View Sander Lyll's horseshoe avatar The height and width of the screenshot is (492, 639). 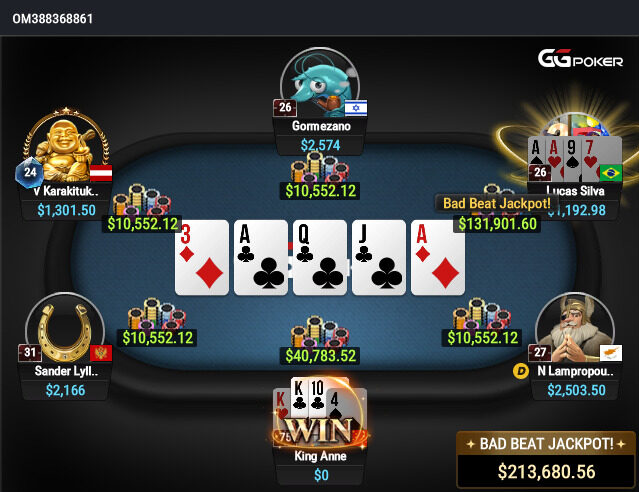(x=65, y=329)
